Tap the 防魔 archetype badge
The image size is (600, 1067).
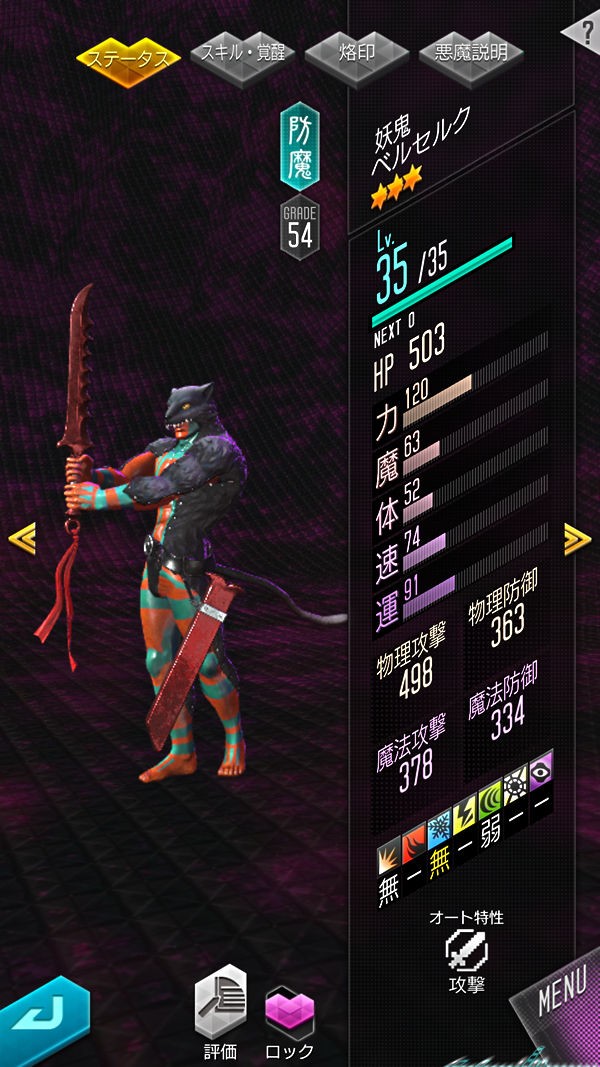[300, 146]
